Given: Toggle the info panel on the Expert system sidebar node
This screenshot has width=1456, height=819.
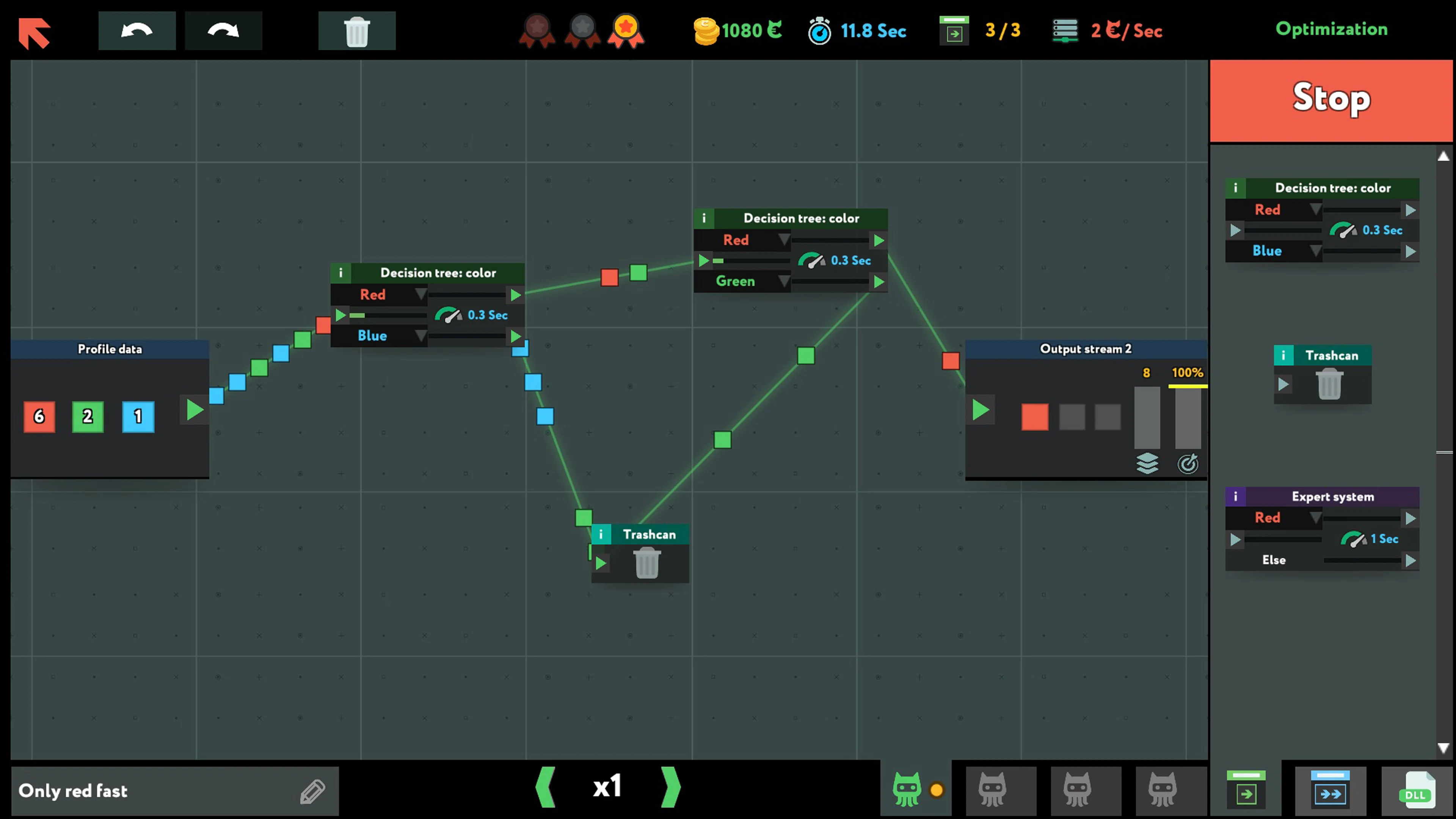Looking at the screenshot, I should coord(1236,496).
